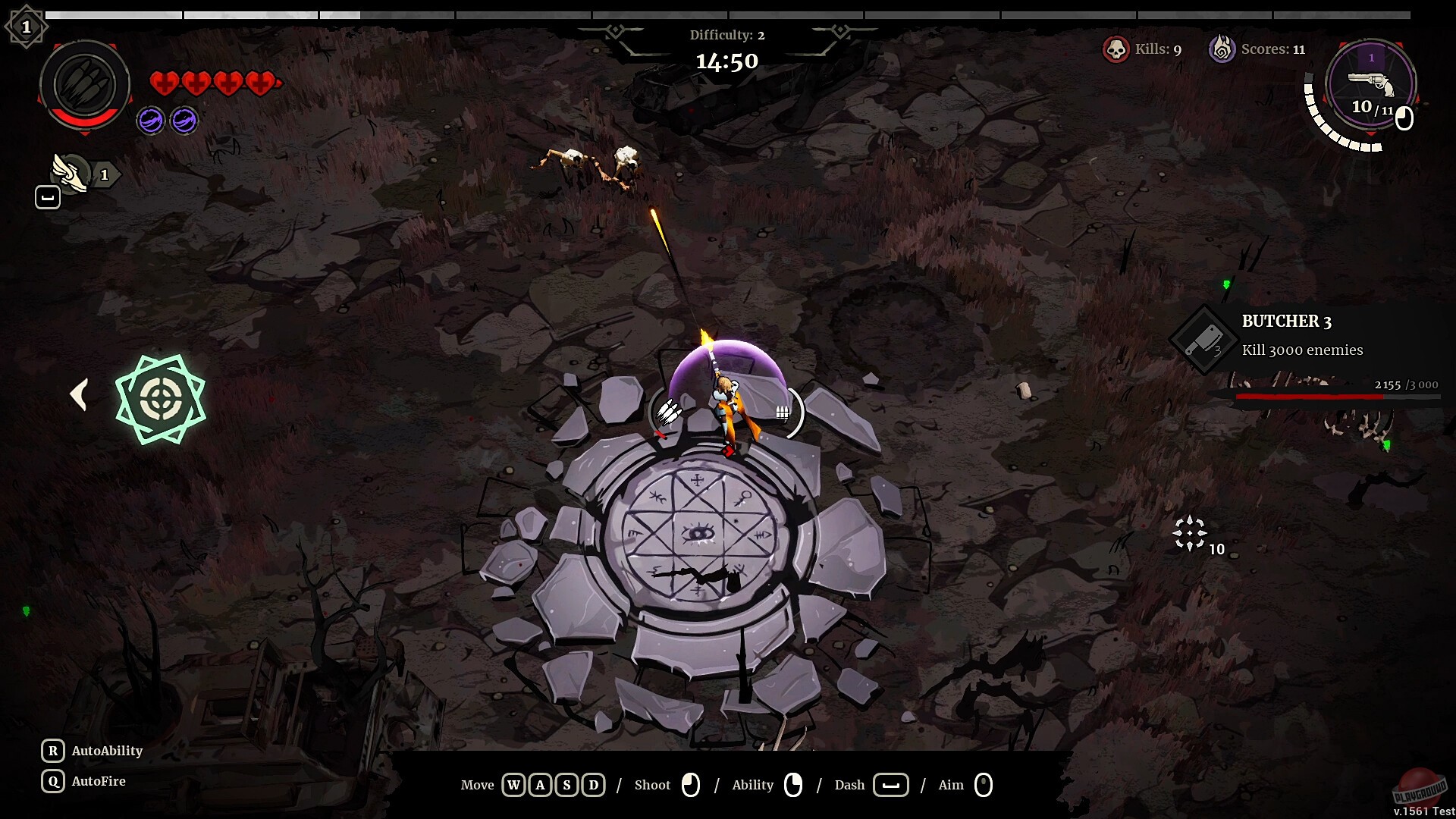The width and height of the screenshot is (1456, 819).
Task: Select the 14:50 match timer display
Action: click(x=727, y=61)
